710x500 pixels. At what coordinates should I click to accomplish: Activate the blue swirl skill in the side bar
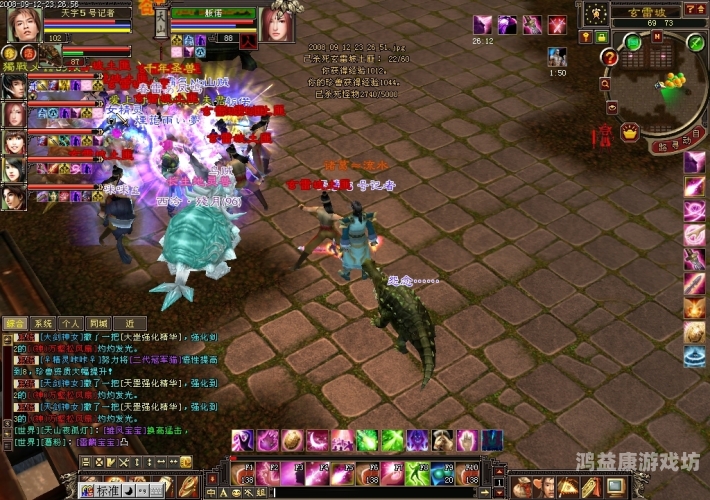(x=695, y=356)
